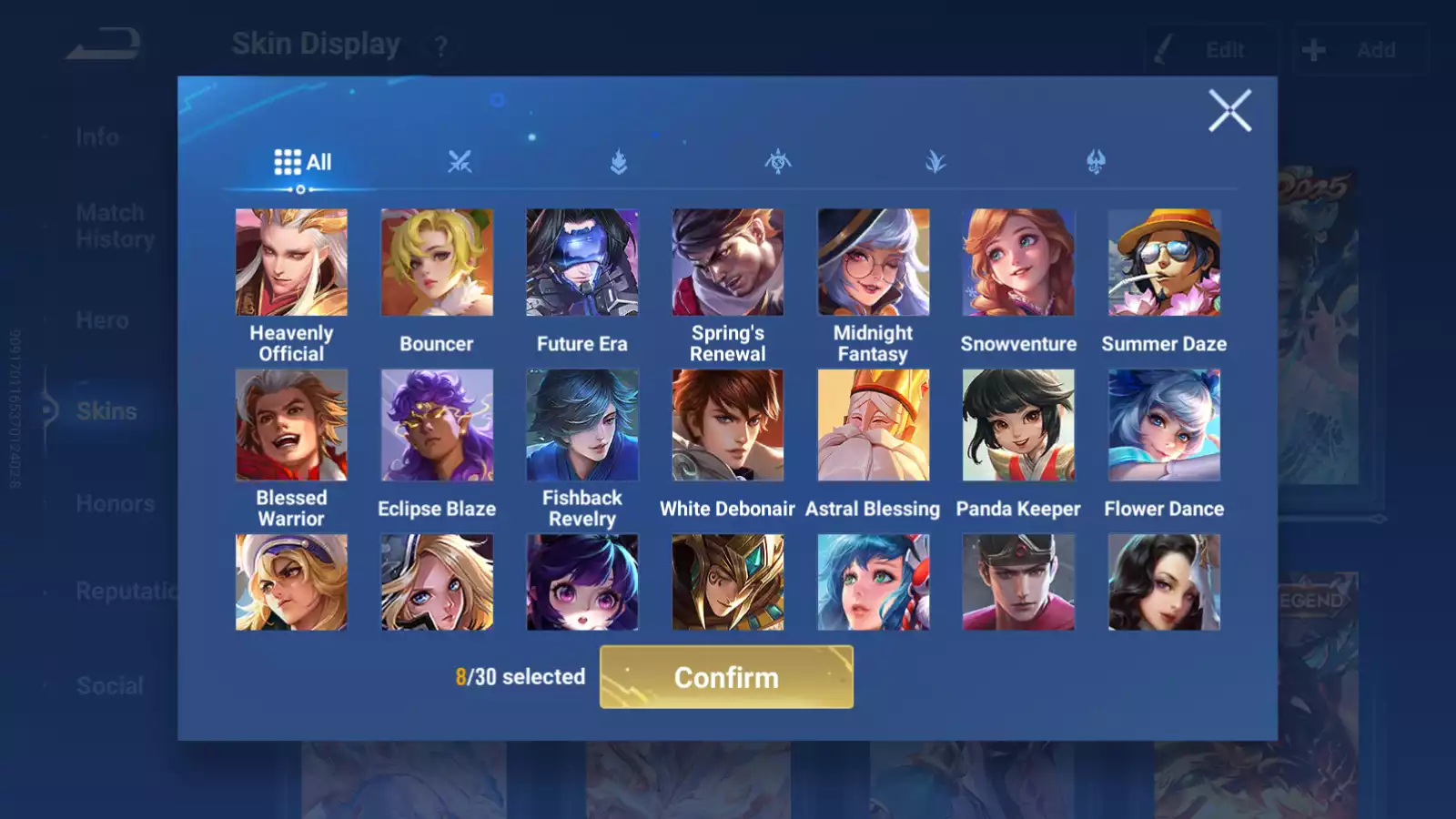Select the Snowventure skin portrait

point(1018,263)
